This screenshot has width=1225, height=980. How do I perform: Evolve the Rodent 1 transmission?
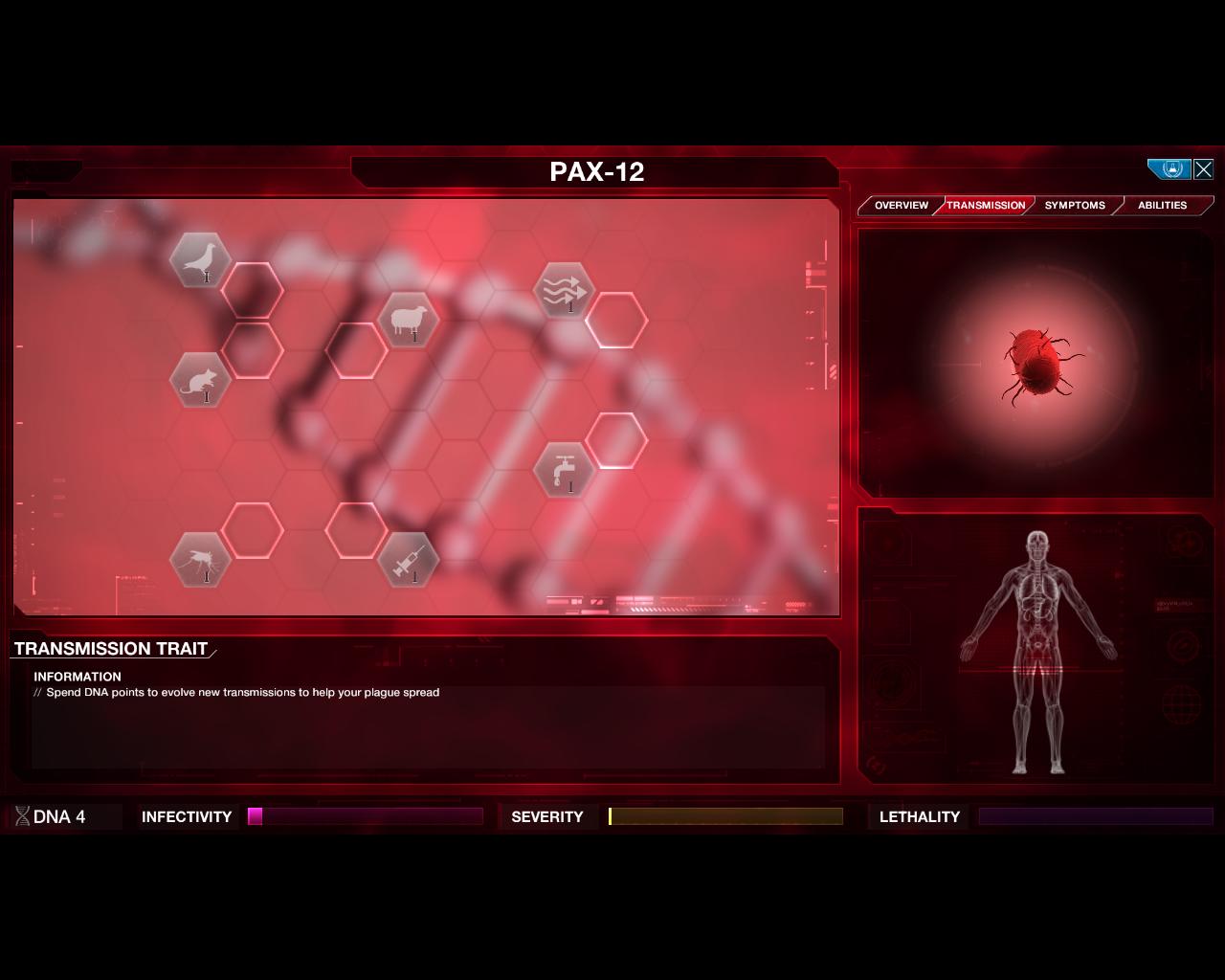(x=200, y=379)
